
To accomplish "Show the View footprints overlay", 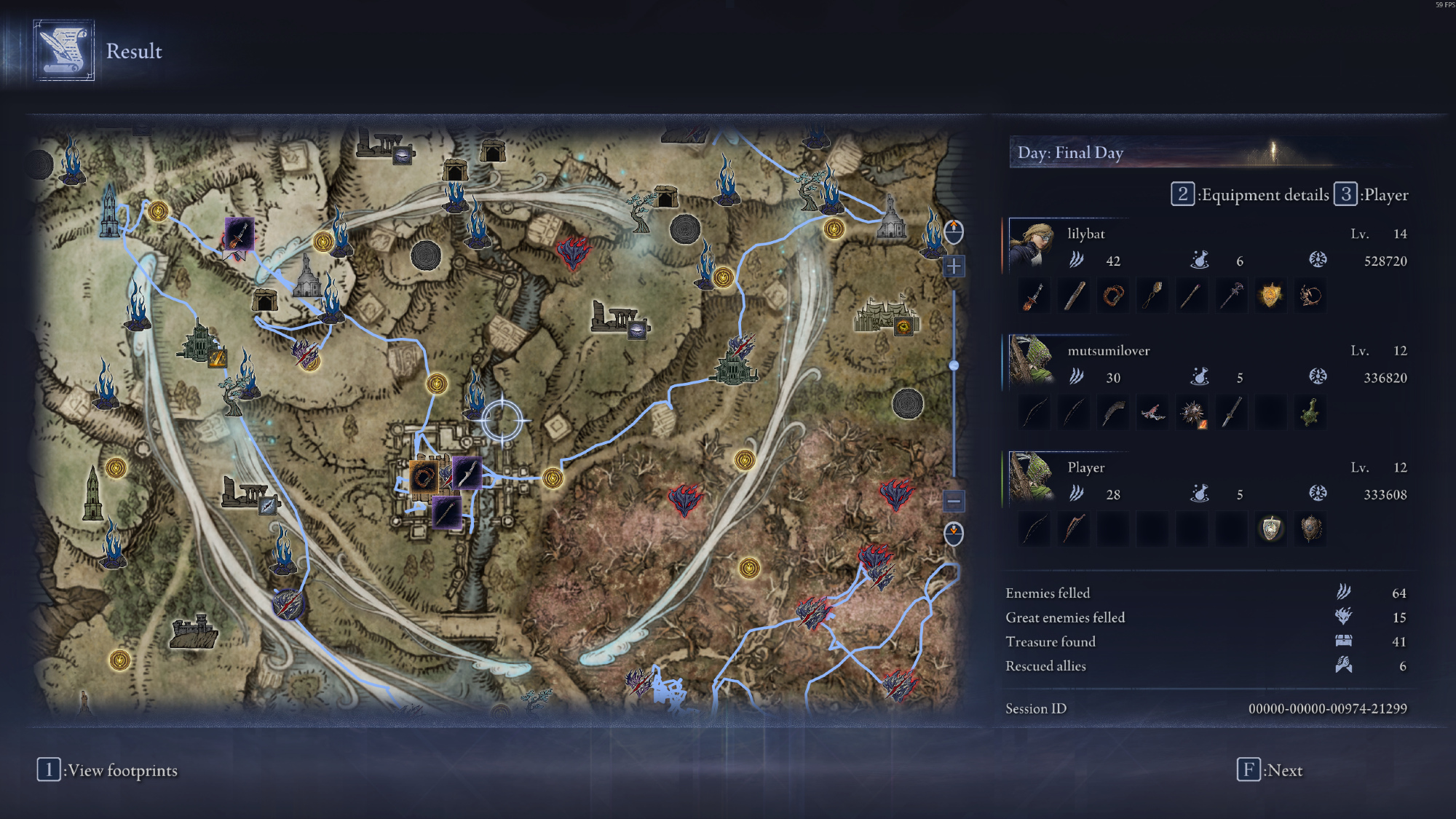I will [x=108, y=770].
